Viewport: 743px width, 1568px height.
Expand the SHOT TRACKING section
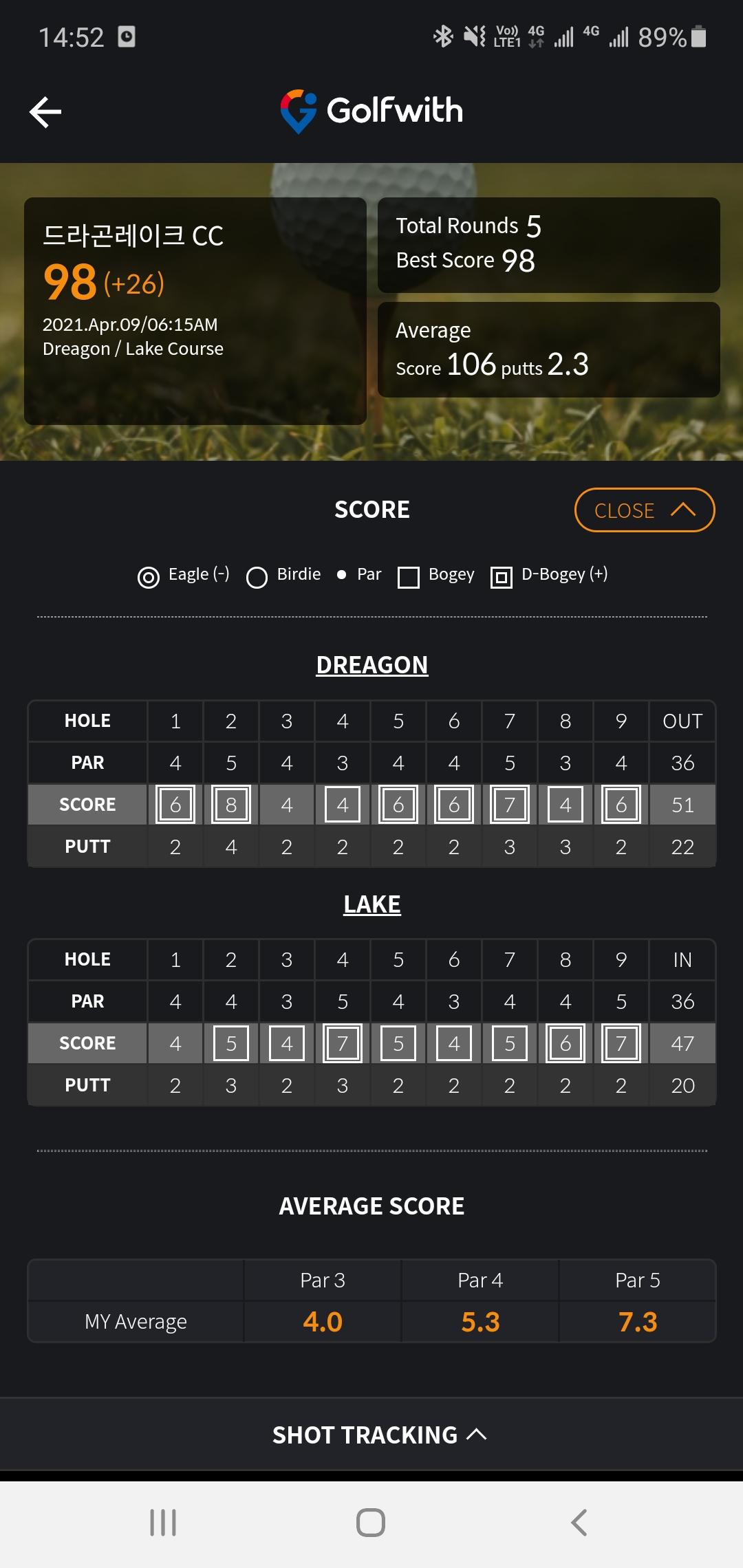379,1435
